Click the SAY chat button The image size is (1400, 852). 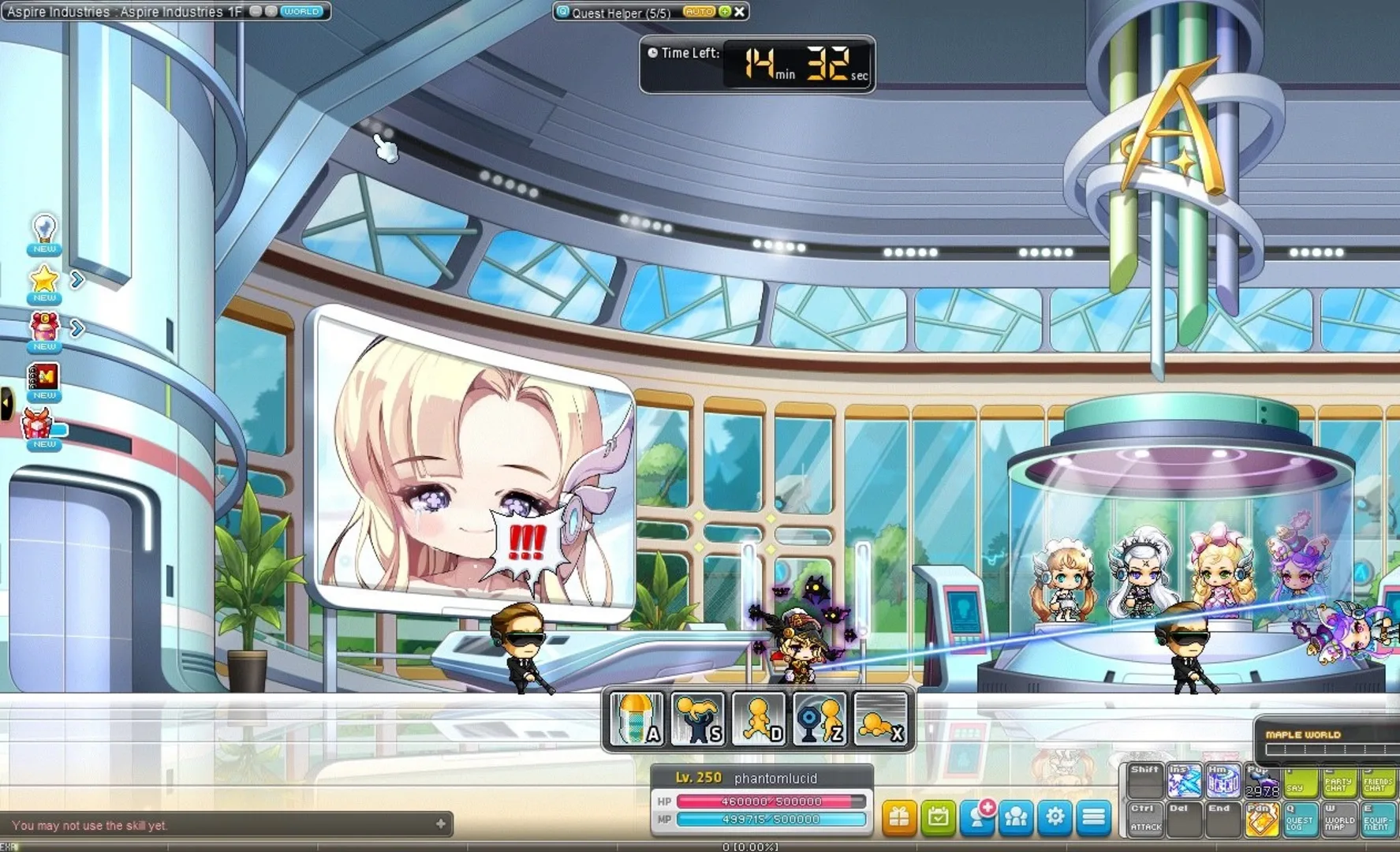[1300, 783]
